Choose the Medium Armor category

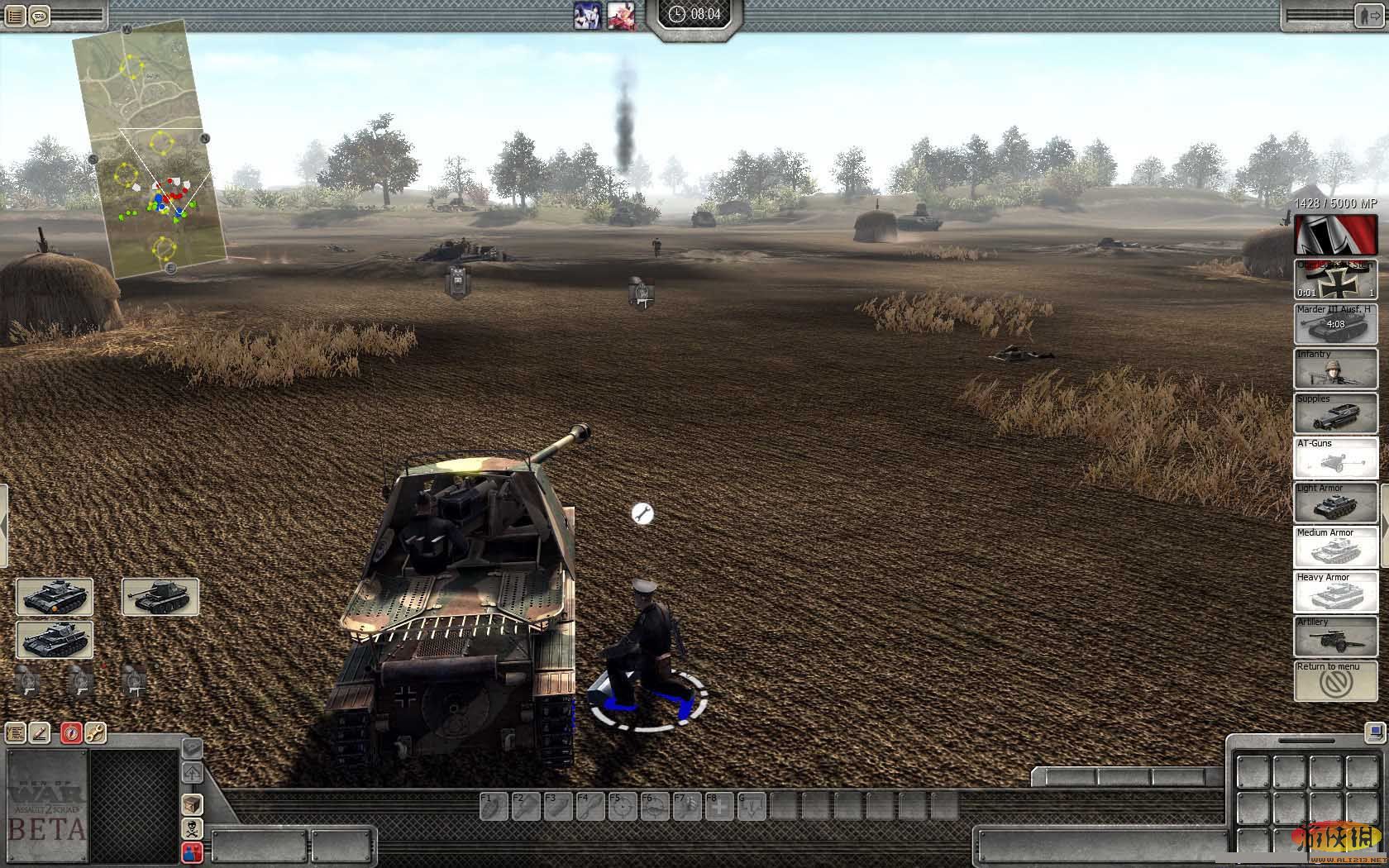1335,547
